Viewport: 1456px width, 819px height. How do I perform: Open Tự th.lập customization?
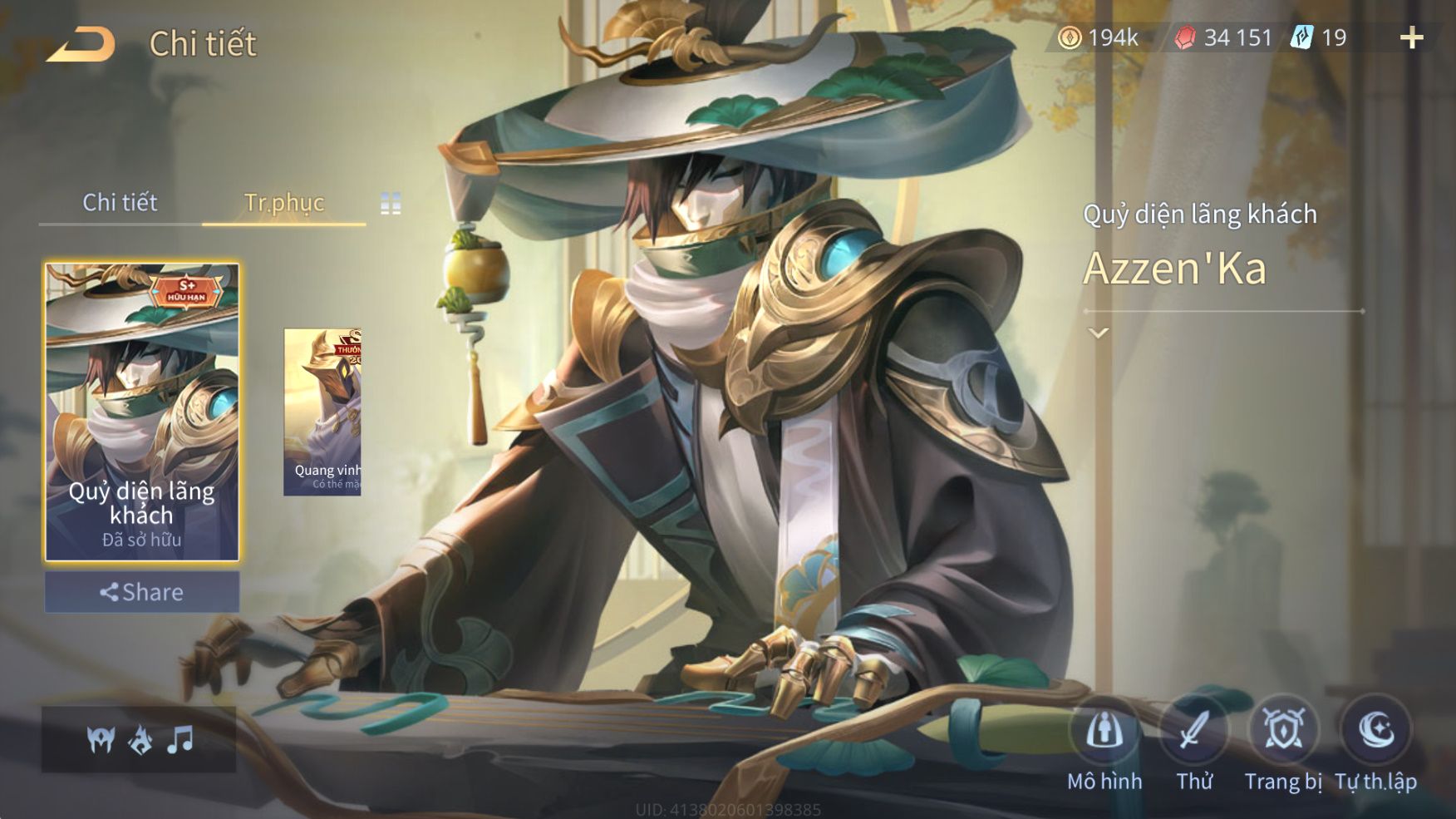(x=1375, y=732)
